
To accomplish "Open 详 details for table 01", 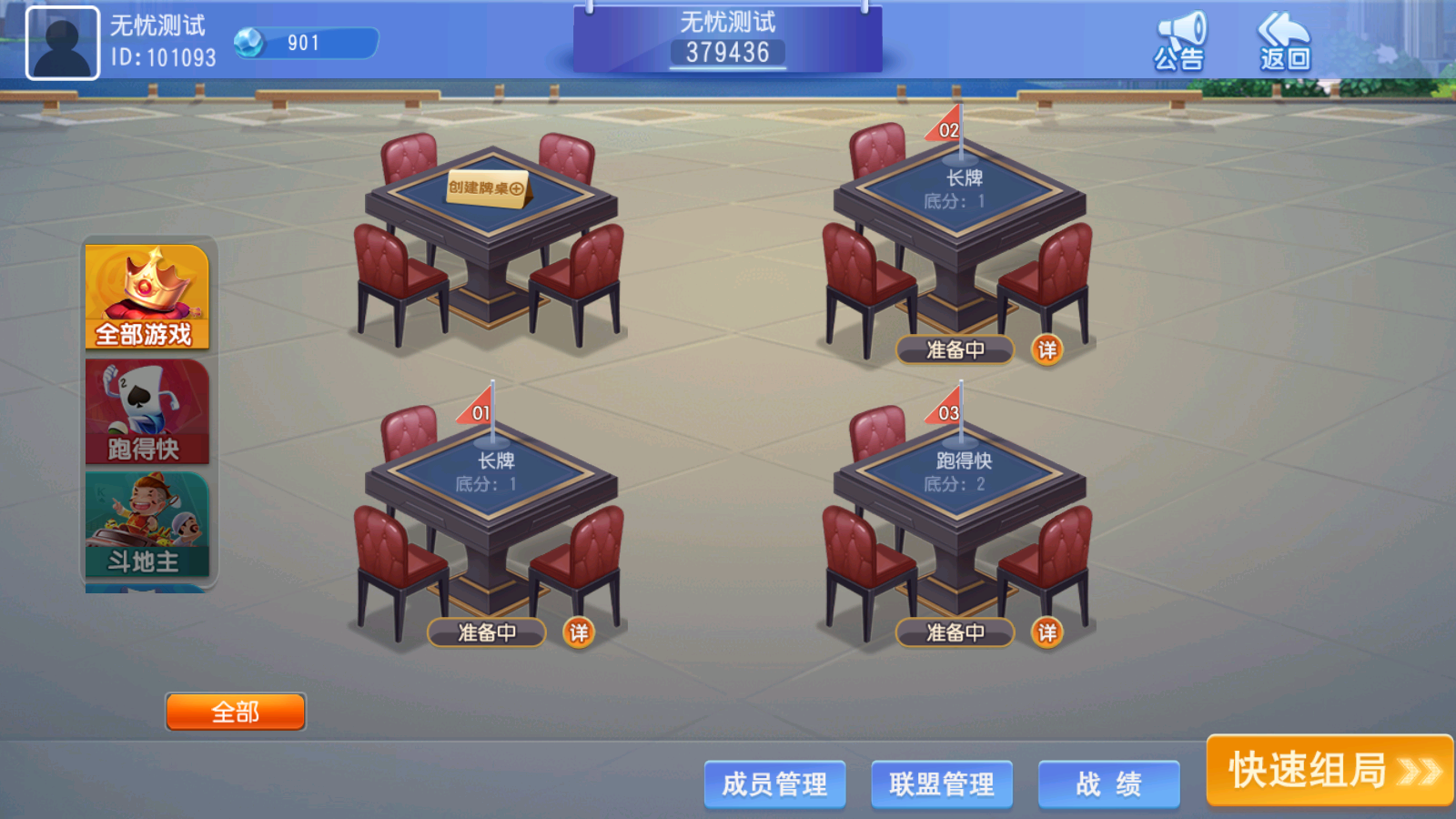I will pos(581,632).
